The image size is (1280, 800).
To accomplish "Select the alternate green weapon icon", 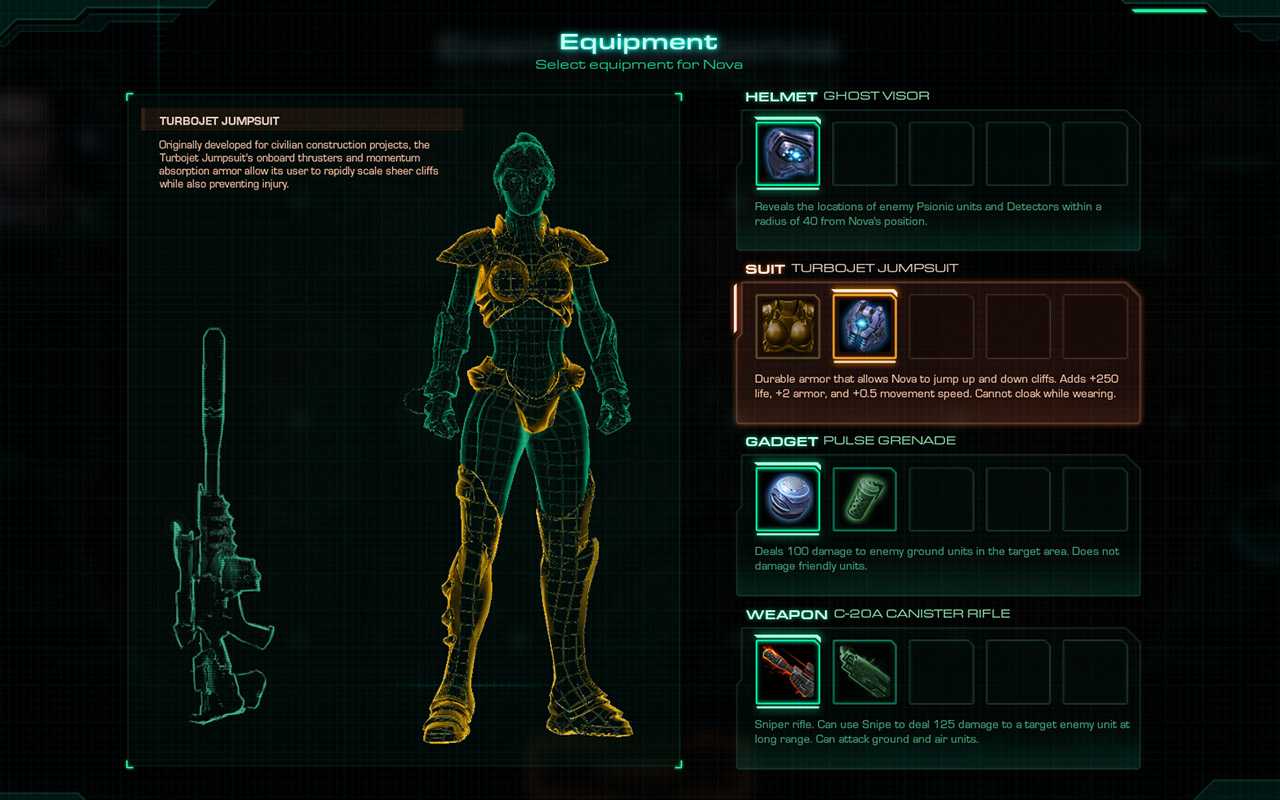I will pos(863,670).
